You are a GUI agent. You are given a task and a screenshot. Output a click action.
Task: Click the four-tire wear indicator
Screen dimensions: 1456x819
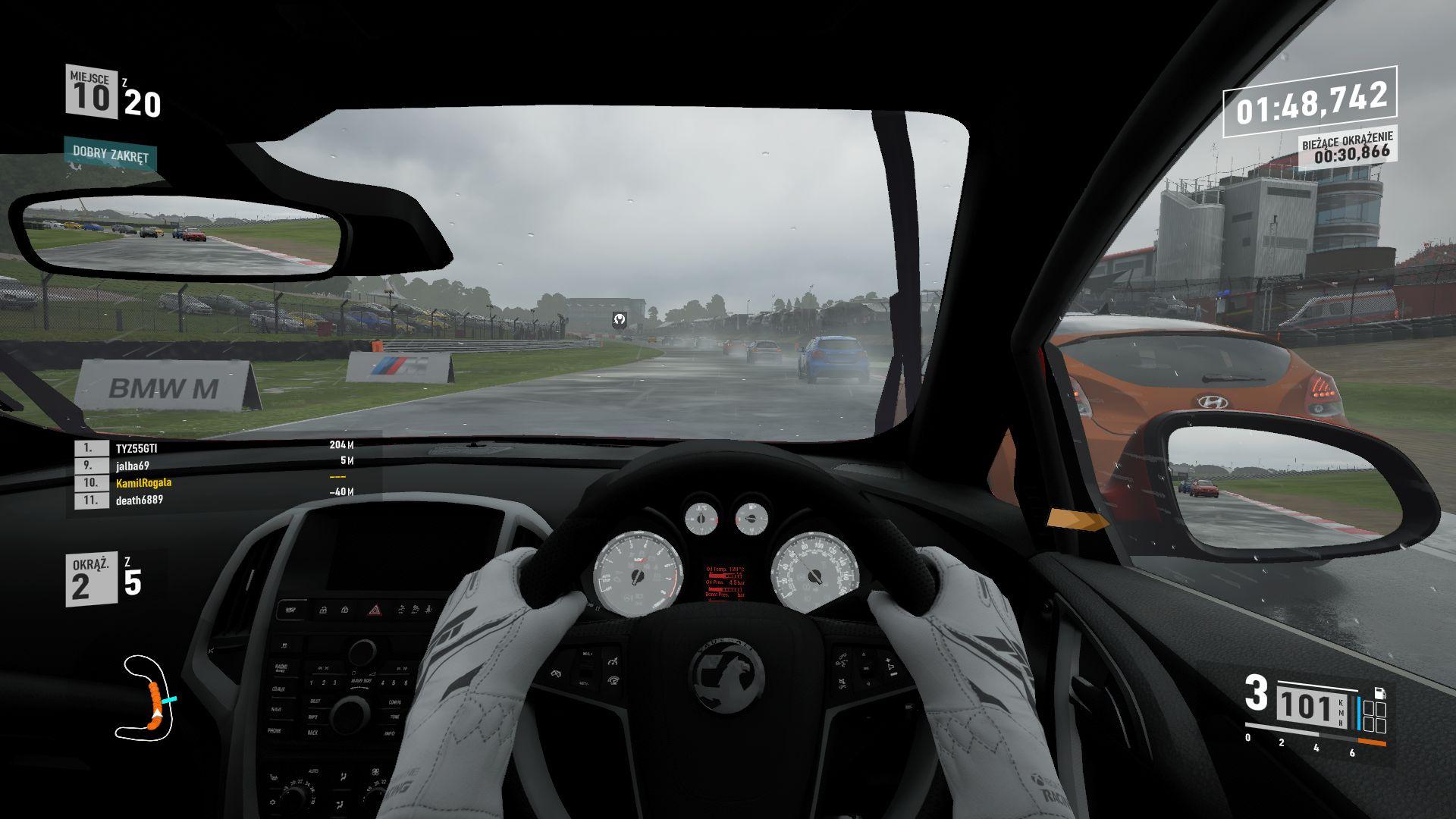(x=1374, y=717)
